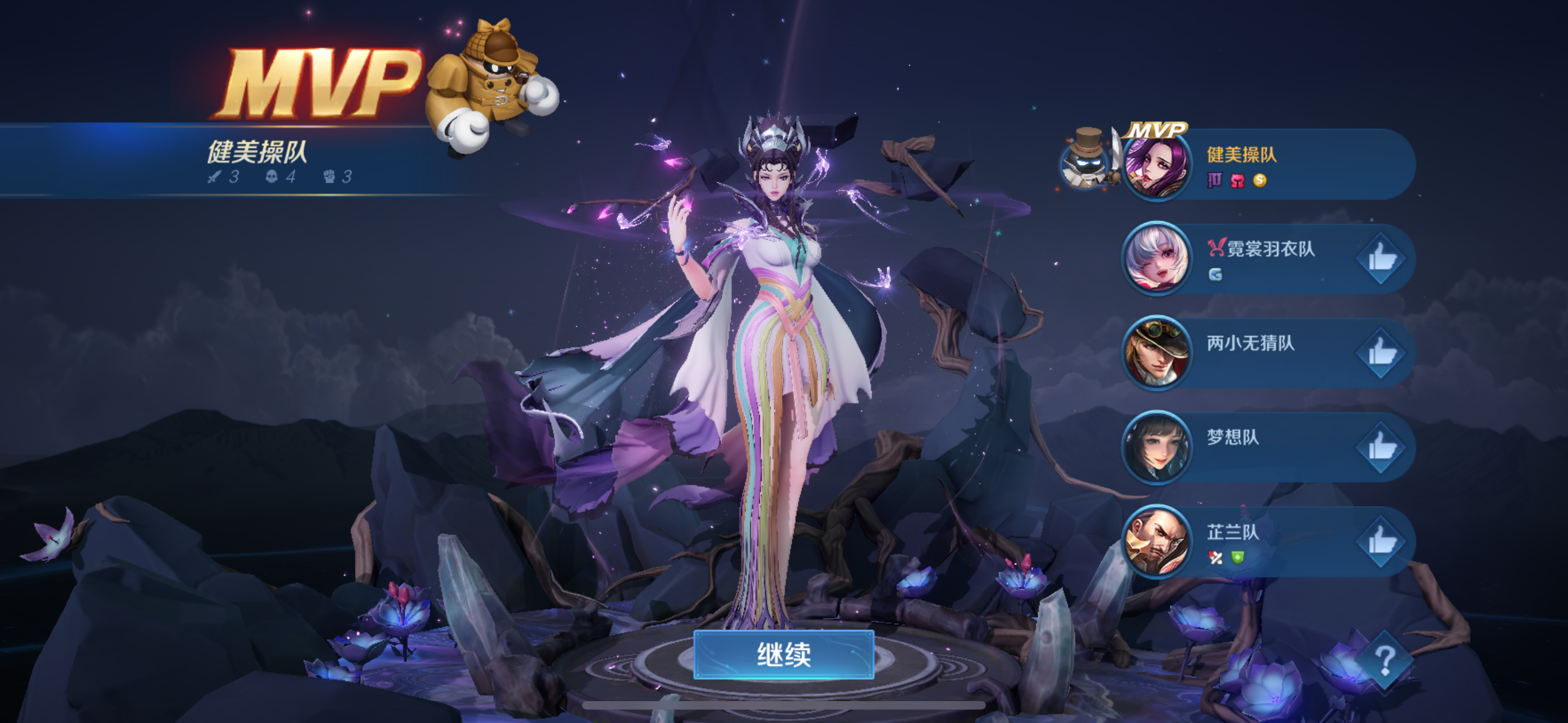Image resolution: width=1568 pixels, height=723 pixels.
Task: Open the question mark help button
Action: click(x=1385, y=661)
